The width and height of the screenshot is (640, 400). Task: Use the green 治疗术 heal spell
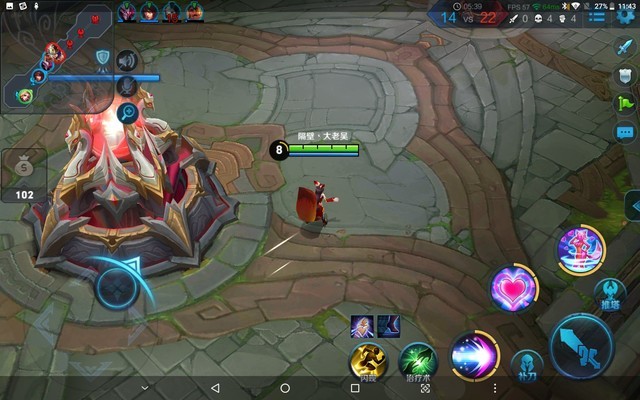click(x=418, y=360)
